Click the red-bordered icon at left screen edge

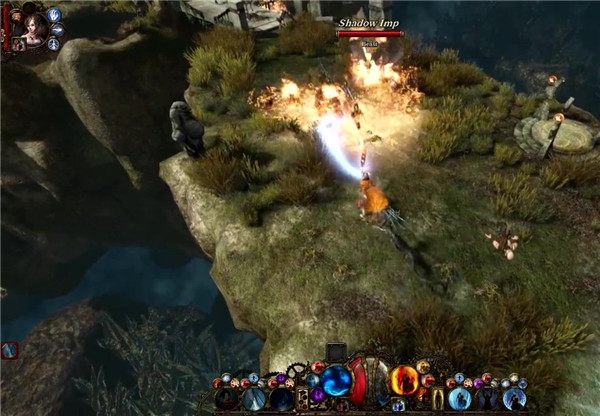[x=9, y=350]
